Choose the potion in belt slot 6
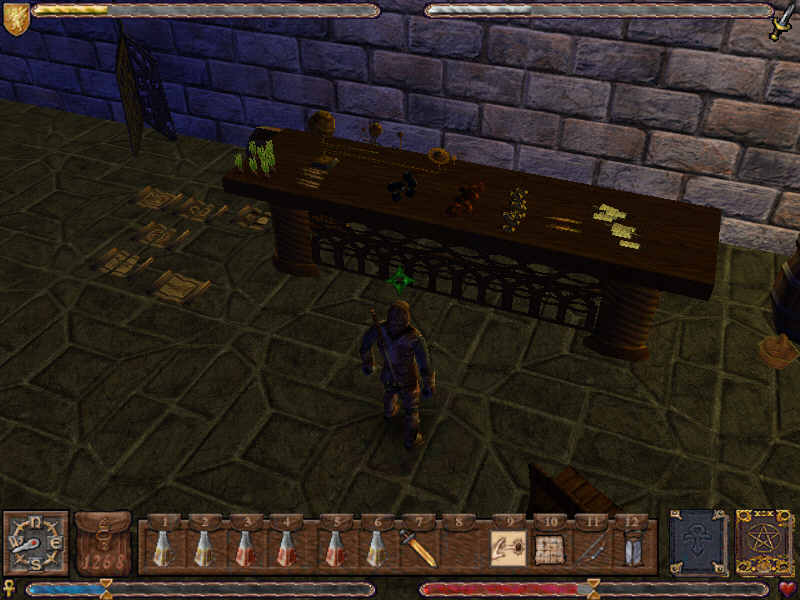Viewport: 800px width, 600px height. click(x=377, y=548)
